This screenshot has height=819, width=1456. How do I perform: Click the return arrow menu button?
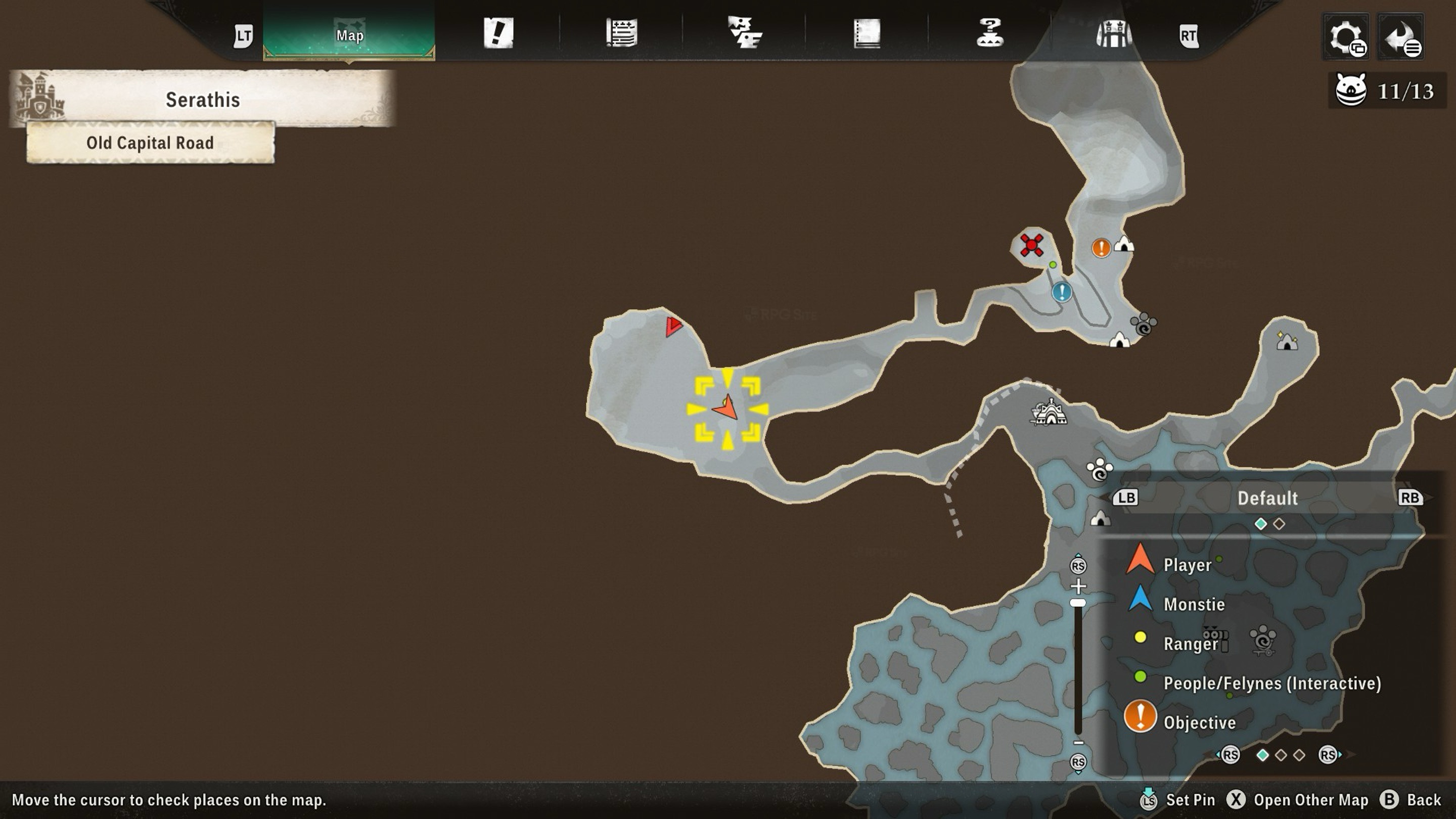(1400, 37)
